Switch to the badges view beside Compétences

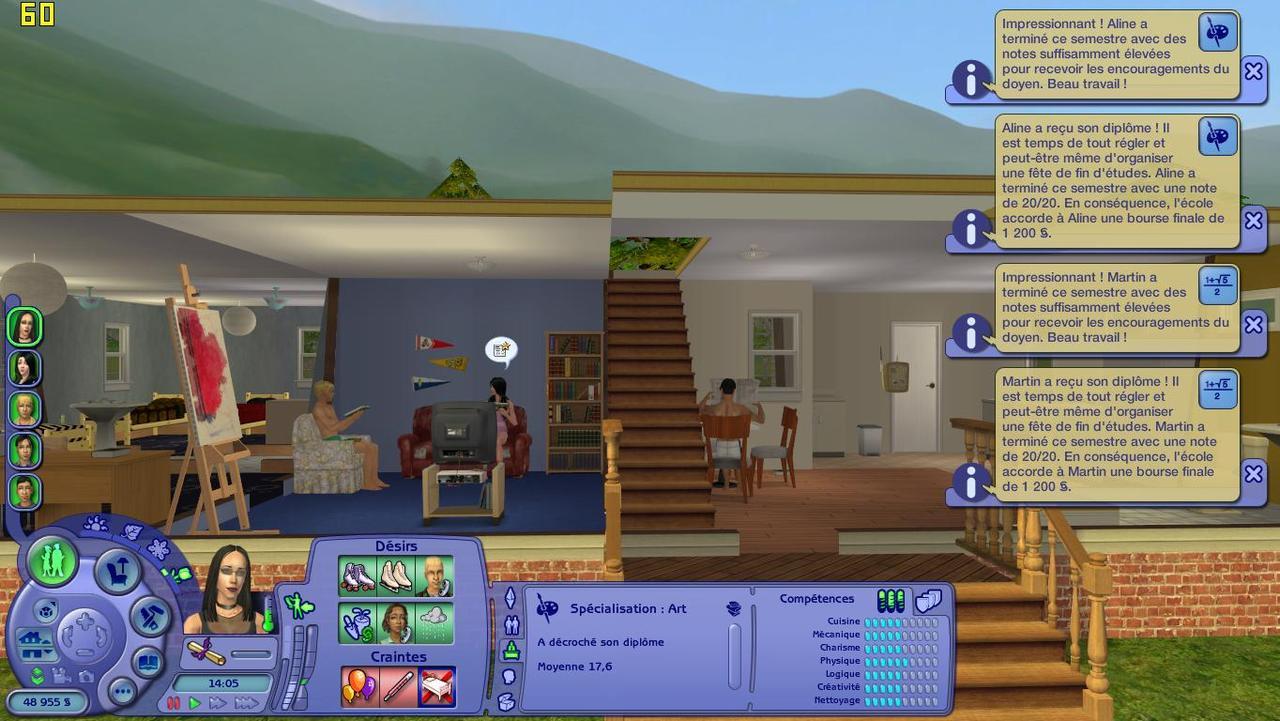click(928, 600)
